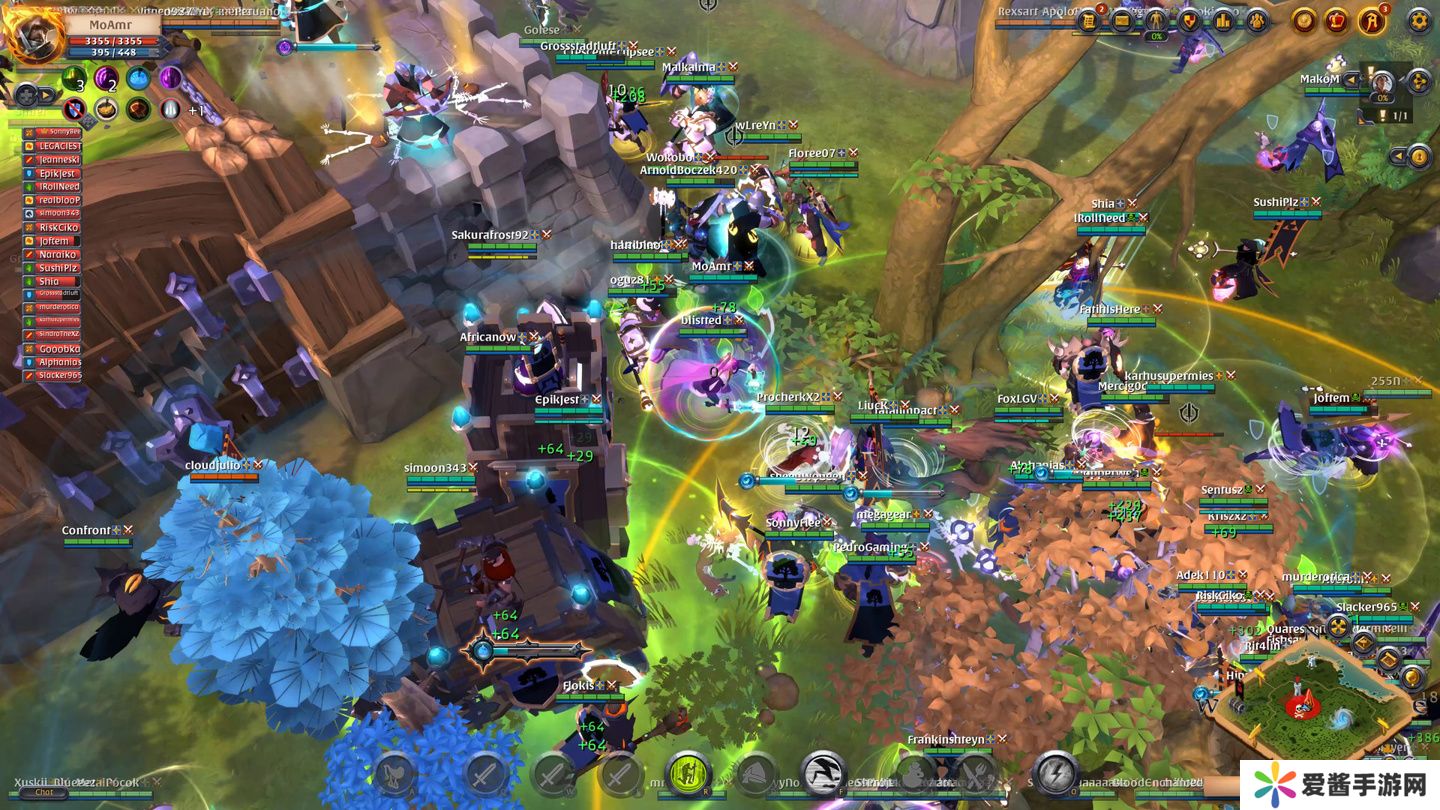Use the horse mount ability
Screen dimensions: 1440x810
pos(395,773)
